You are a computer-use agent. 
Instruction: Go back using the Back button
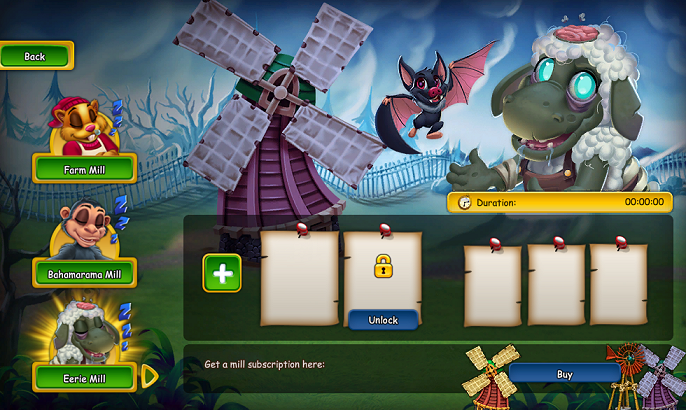point(36,56)
